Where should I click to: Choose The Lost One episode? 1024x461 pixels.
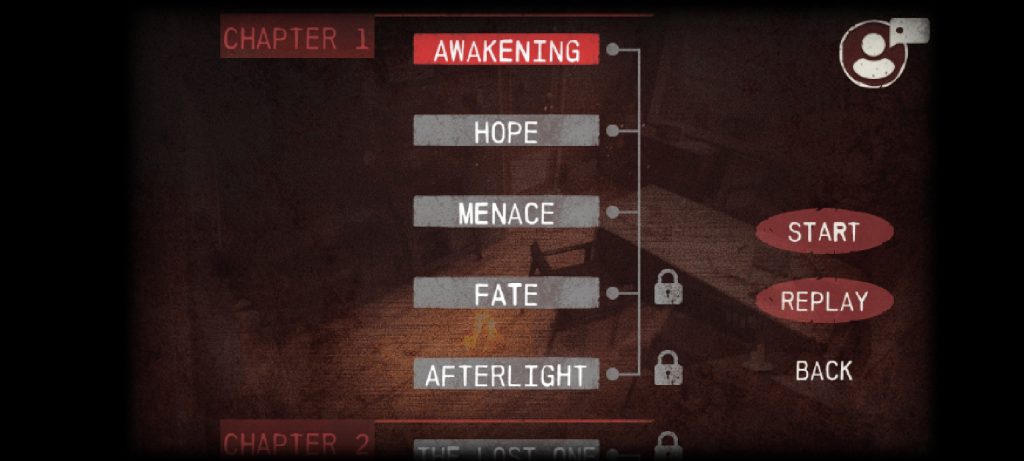pyautogui.click(x=506, y=452)
